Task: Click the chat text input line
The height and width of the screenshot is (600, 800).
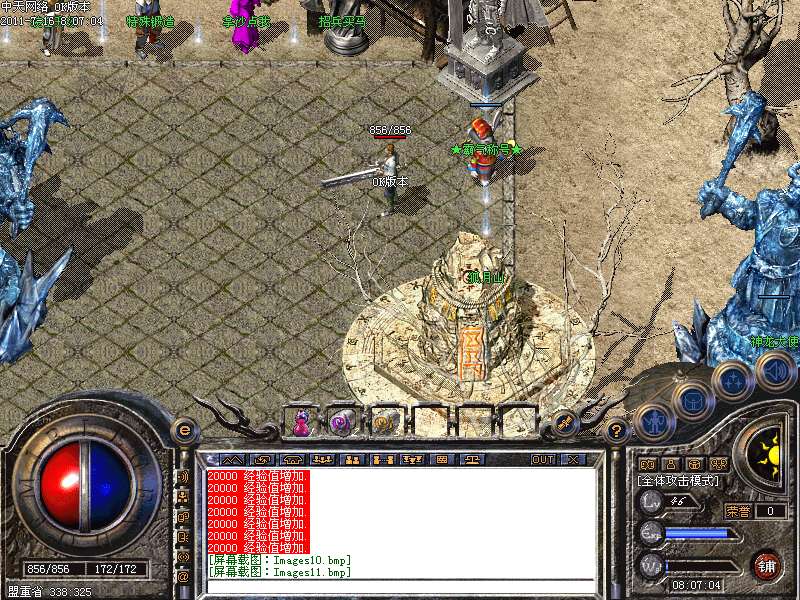Action: pyautogui.click(x=400, y=585)
